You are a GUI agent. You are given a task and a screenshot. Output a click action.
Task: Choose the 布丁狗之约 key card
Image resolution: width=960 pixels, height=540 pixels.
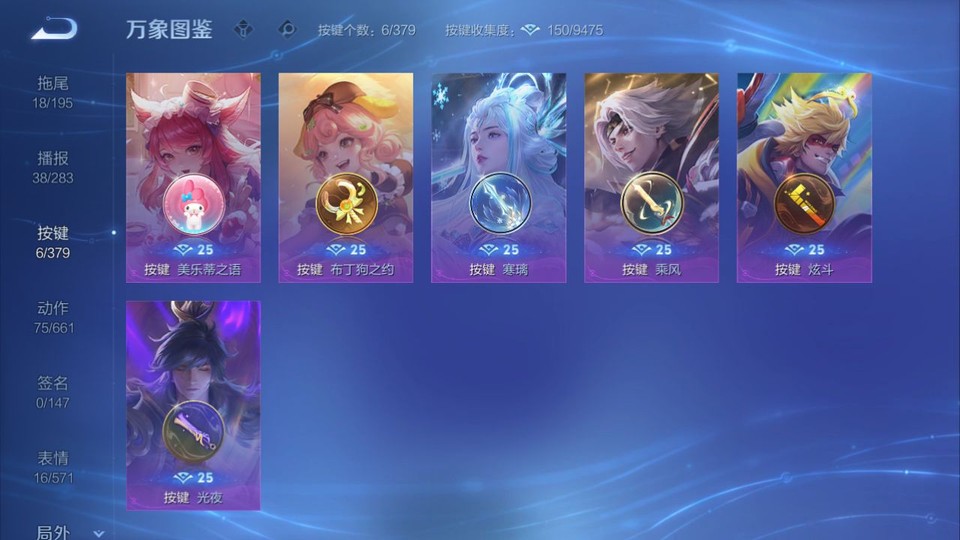[346, 177]
